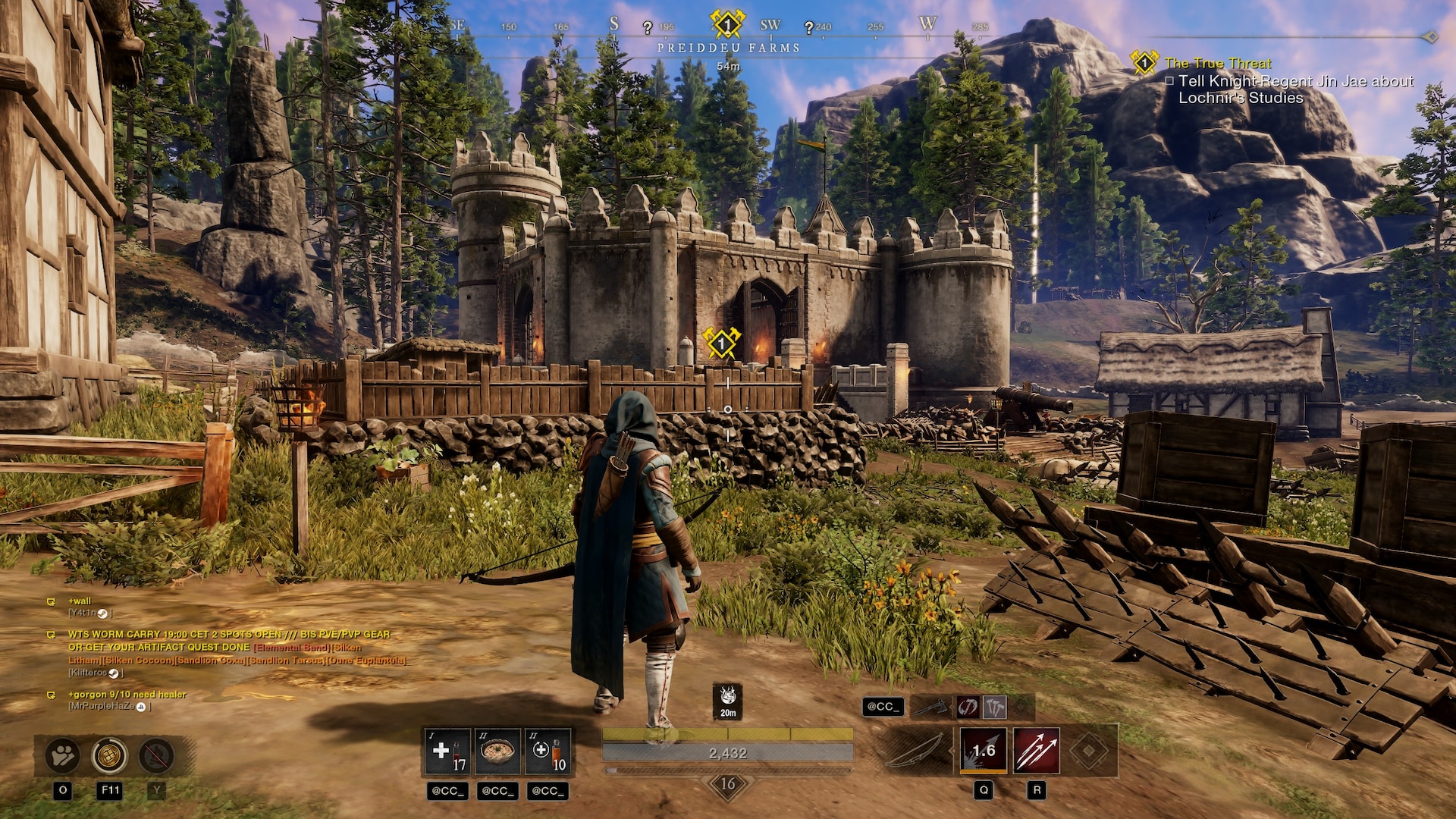Select player name MrPurpleHaZe in chat
Viewport: 1456px width, 819px height.
102,706
